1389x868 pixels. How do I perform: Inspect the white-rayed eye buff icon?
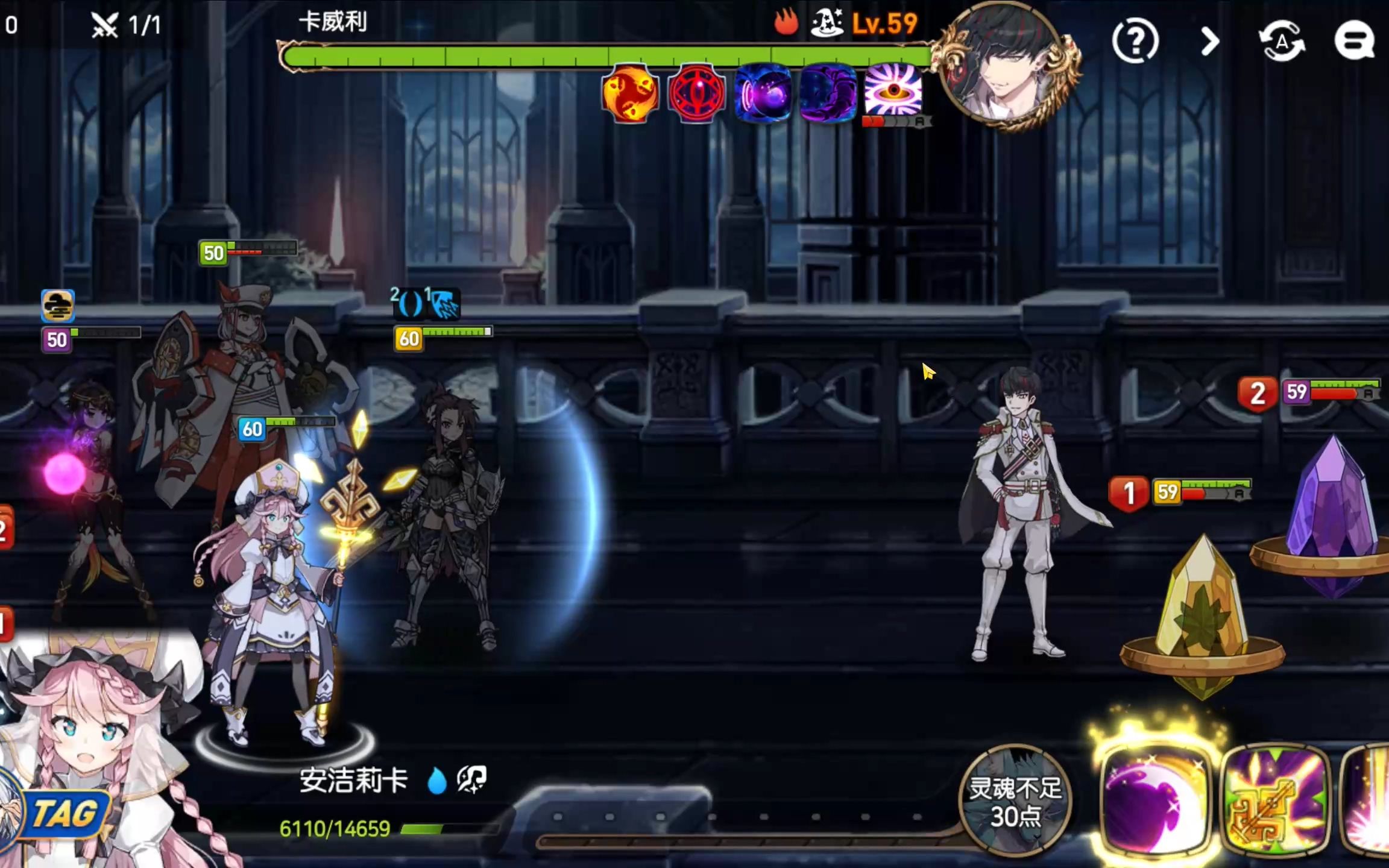893,90
